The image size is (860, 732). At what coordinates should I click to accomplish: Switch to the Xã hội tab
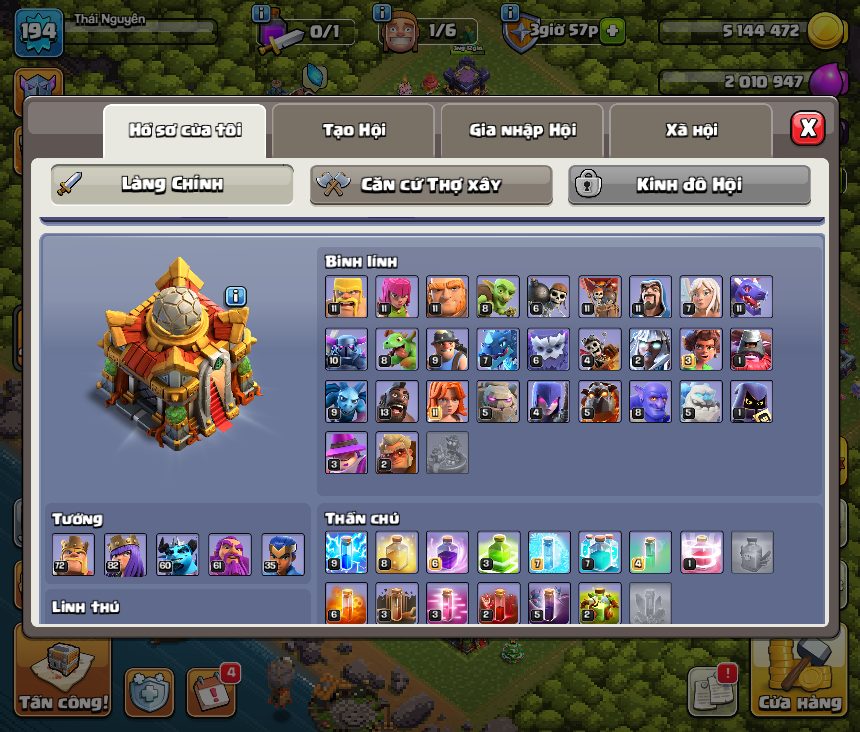(x=691, y=130)
